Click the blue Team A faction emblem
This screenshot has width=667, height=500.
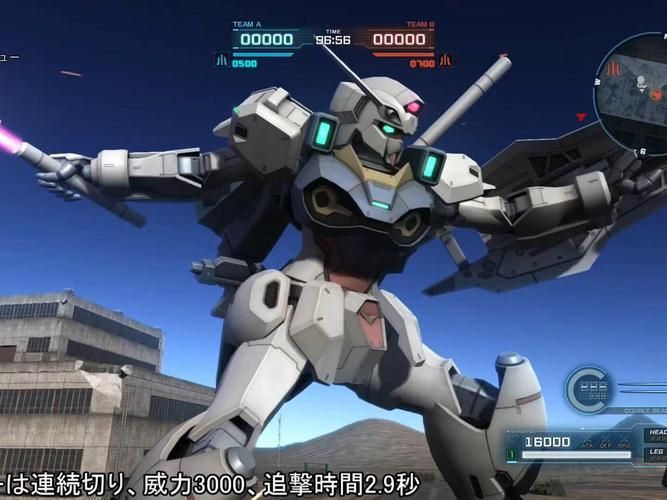[x=221, y=61]
